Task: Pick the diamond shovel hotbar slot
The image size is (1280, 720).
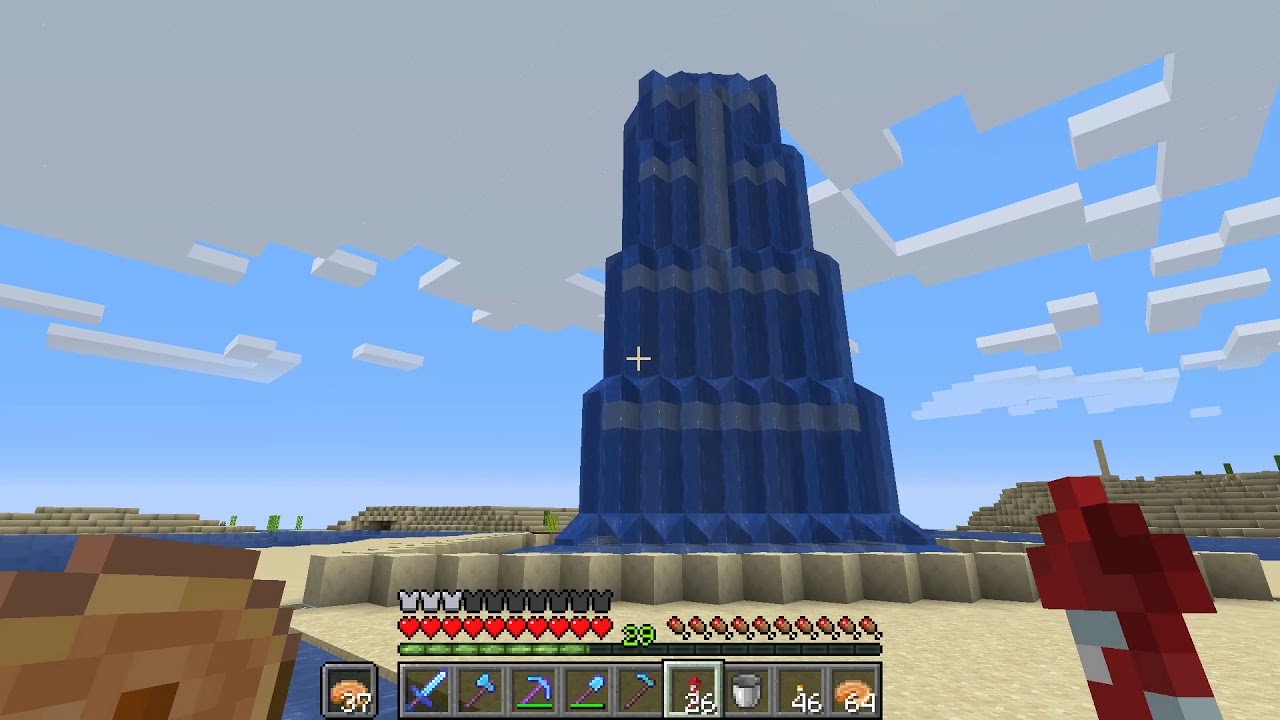Action: (x=587, y=691)
